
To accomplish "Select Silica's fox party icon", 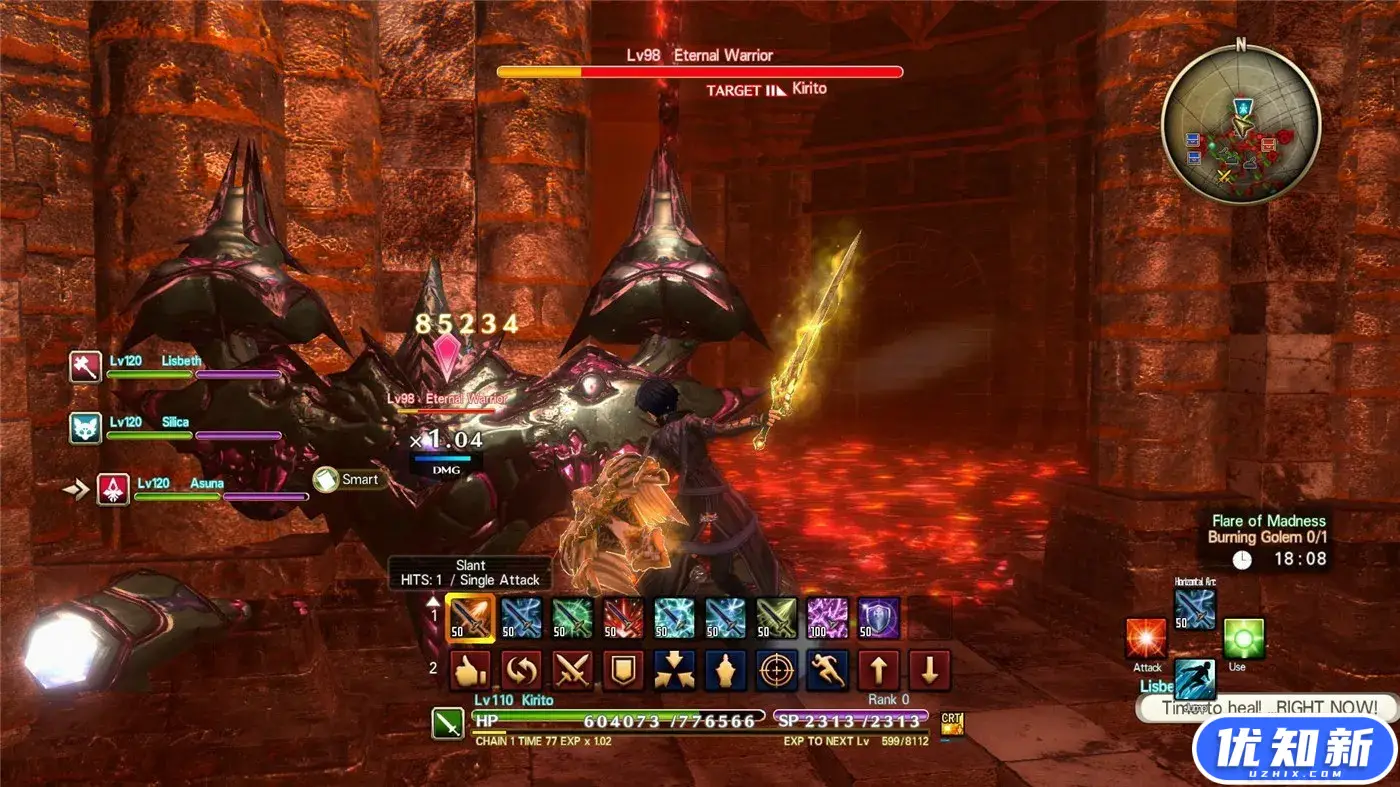I will 85,428.
